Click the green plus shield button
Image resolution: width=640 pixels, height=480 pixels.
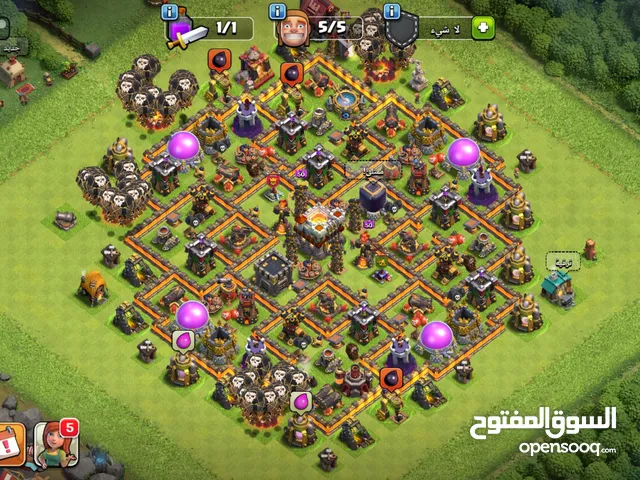coord(484,28)
